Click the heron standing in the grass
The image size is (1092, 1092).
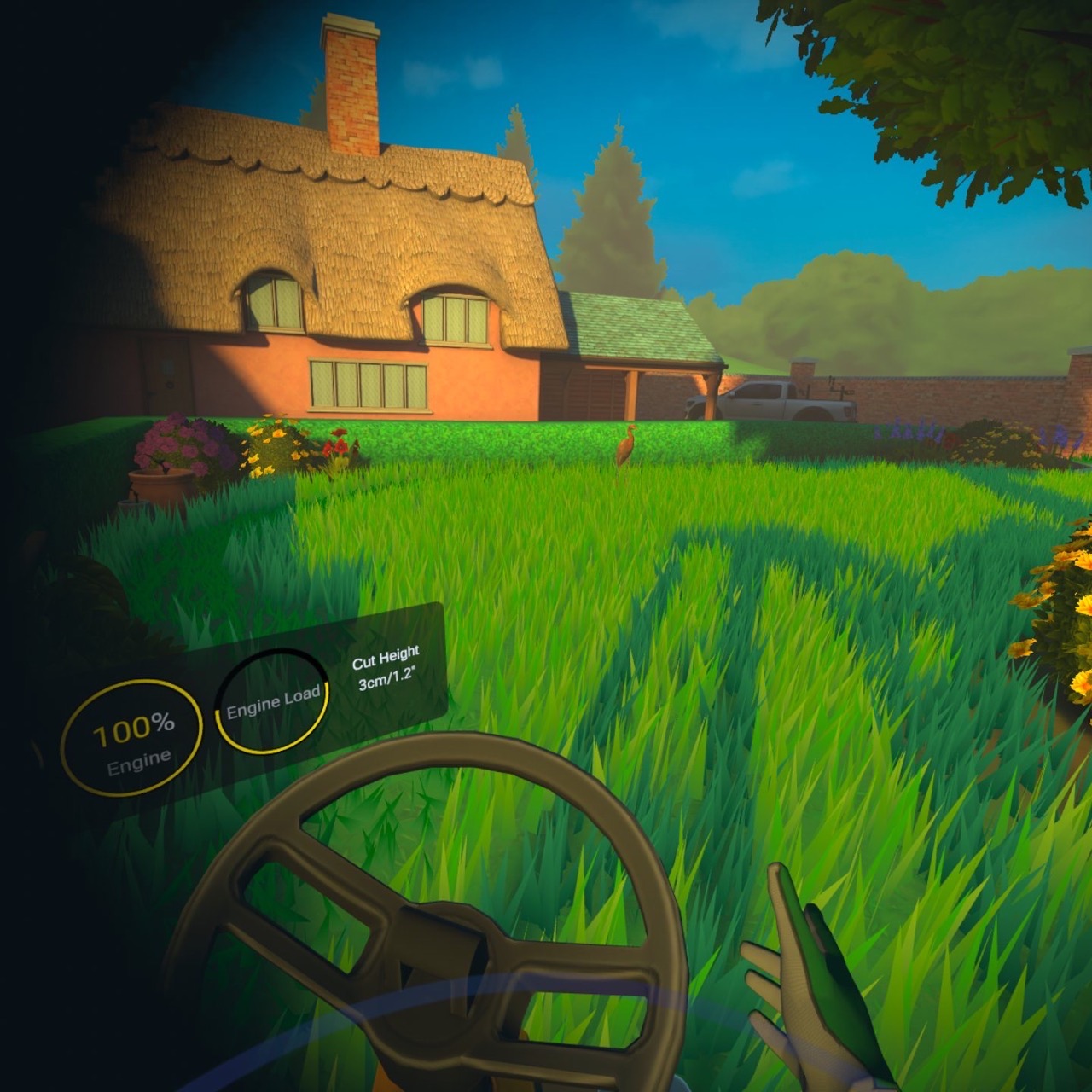pos(625,448)
